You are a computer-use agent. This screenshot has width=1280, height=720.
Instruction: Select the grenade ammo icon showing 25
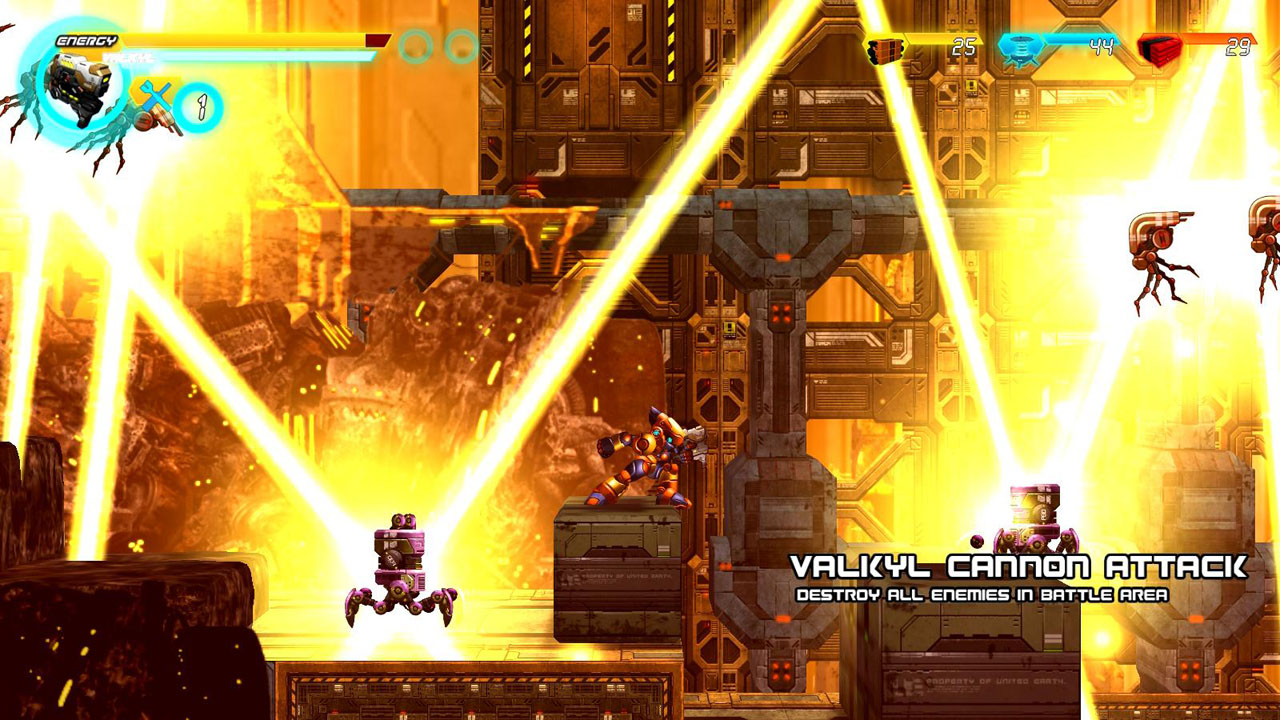coord(884,47)
